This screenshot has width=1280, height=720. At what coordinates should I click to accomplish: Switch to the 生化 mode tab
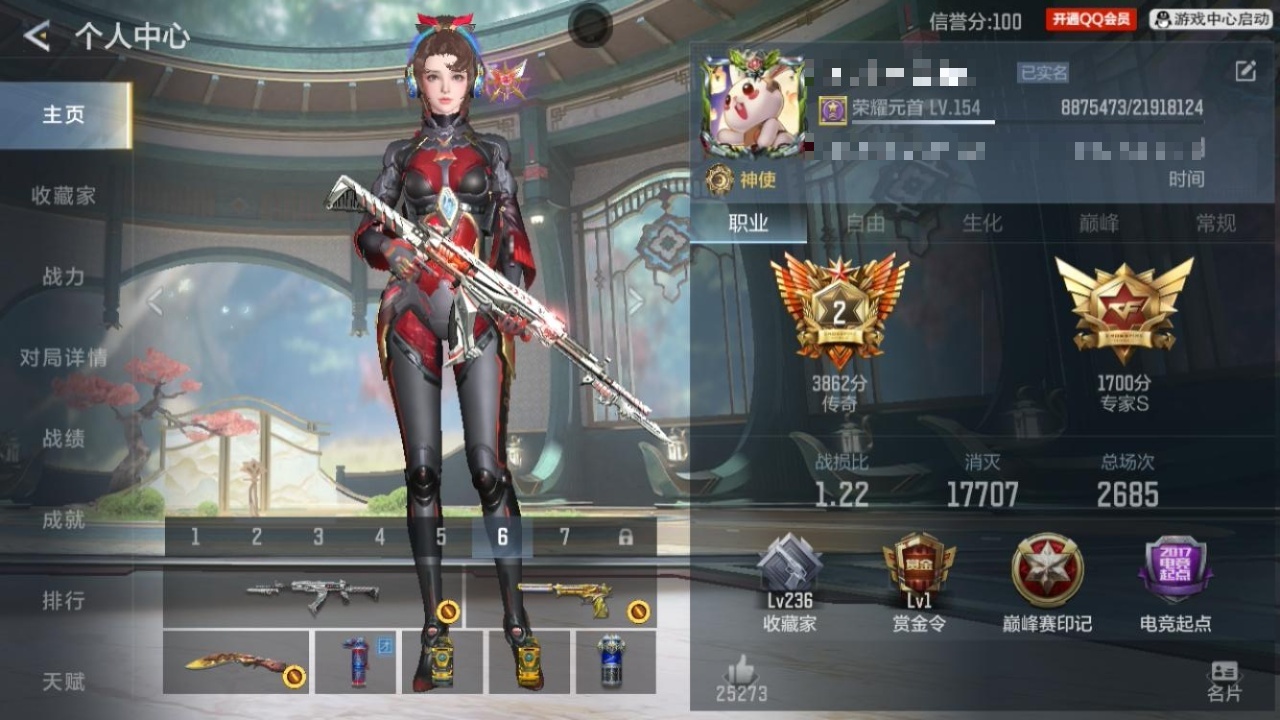click(982, 223)
